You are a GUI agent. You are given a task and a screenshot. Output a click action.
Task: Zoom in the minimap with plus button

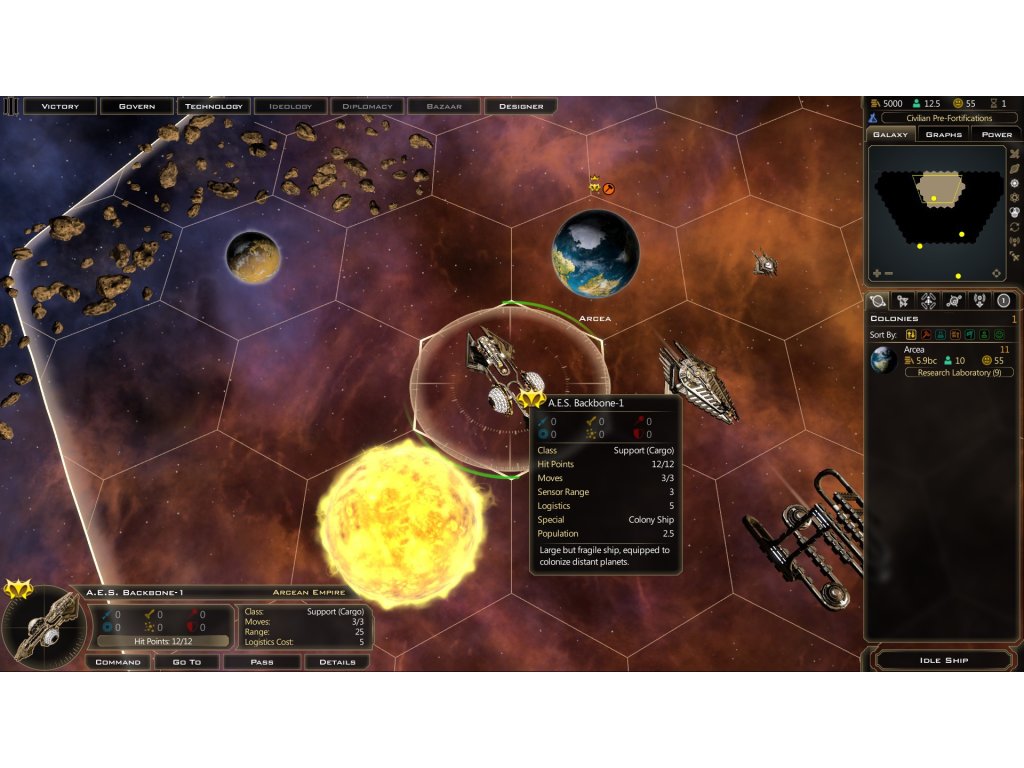pyautogui.click(x=877, y=273)
